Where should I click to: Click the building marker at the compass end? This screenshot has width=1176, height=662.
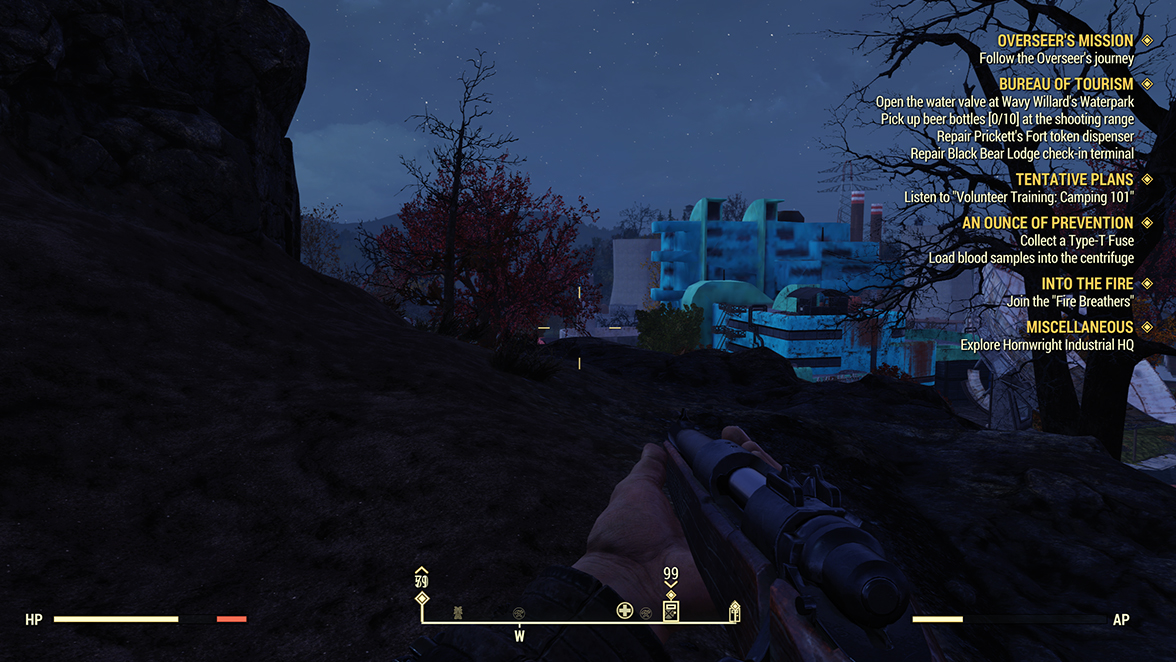click(x=735, y=610)
